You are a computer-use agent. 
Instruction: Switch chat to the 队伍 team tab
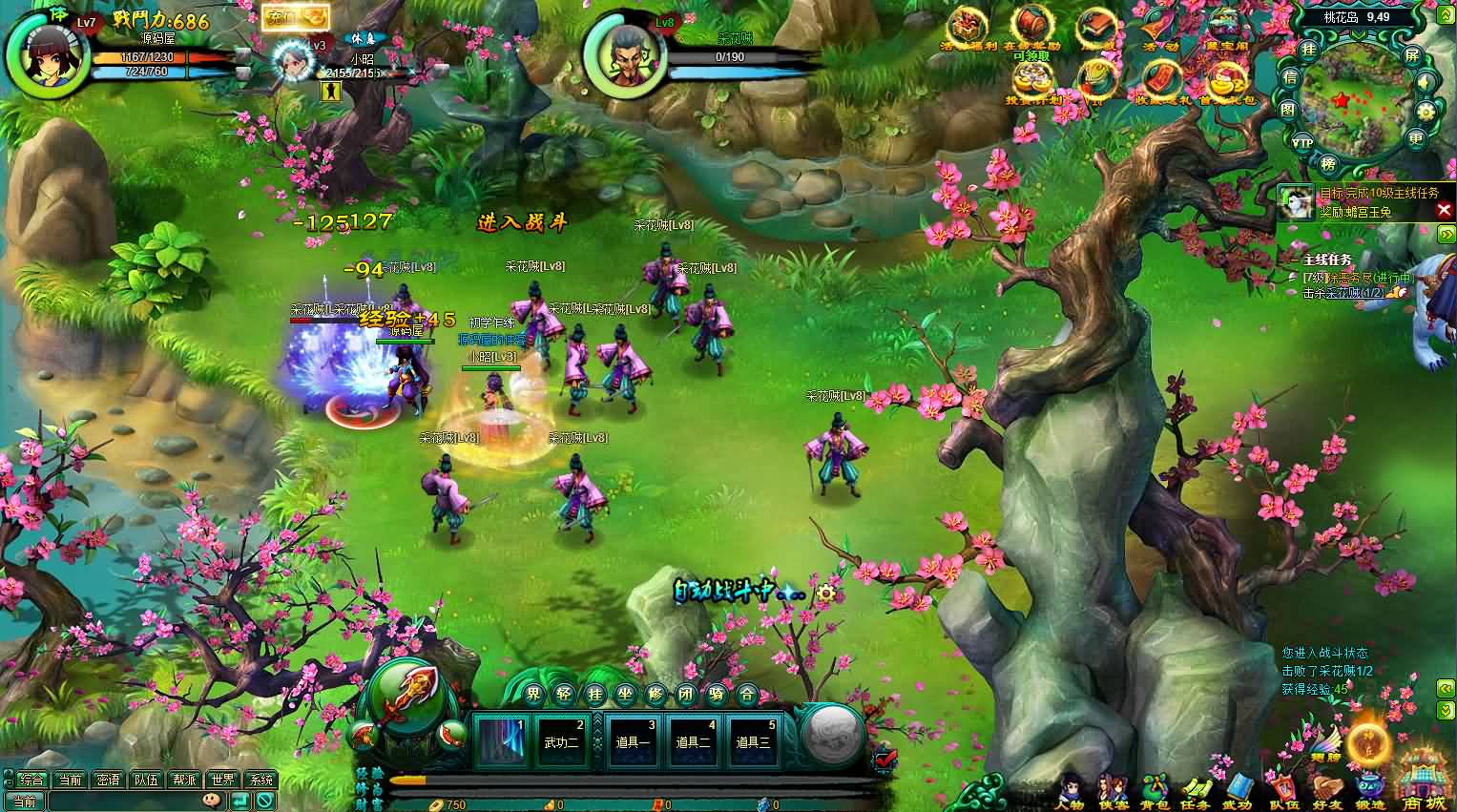coord(146,780)
